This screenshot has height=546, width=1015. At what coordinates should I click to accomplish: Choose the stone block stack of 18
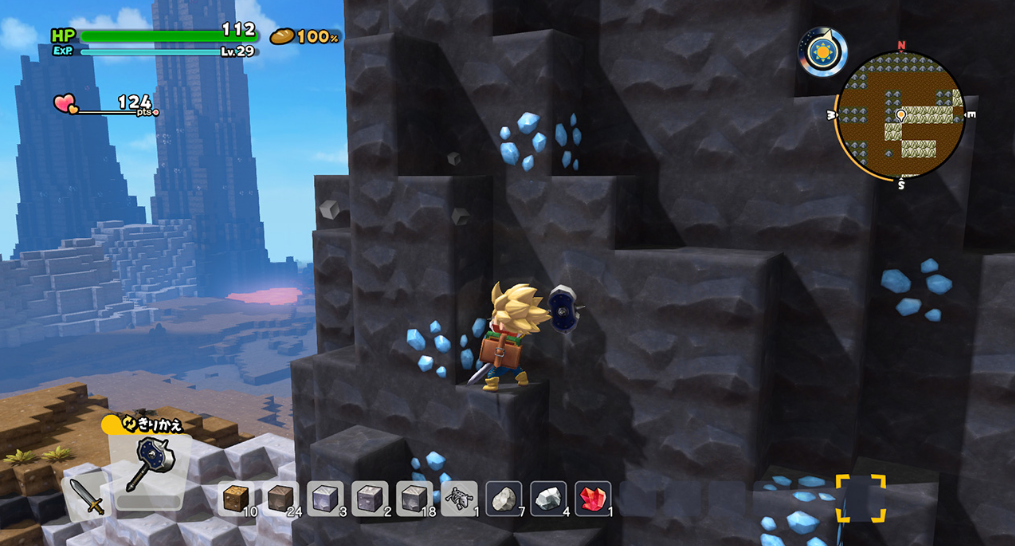[414, 498]
